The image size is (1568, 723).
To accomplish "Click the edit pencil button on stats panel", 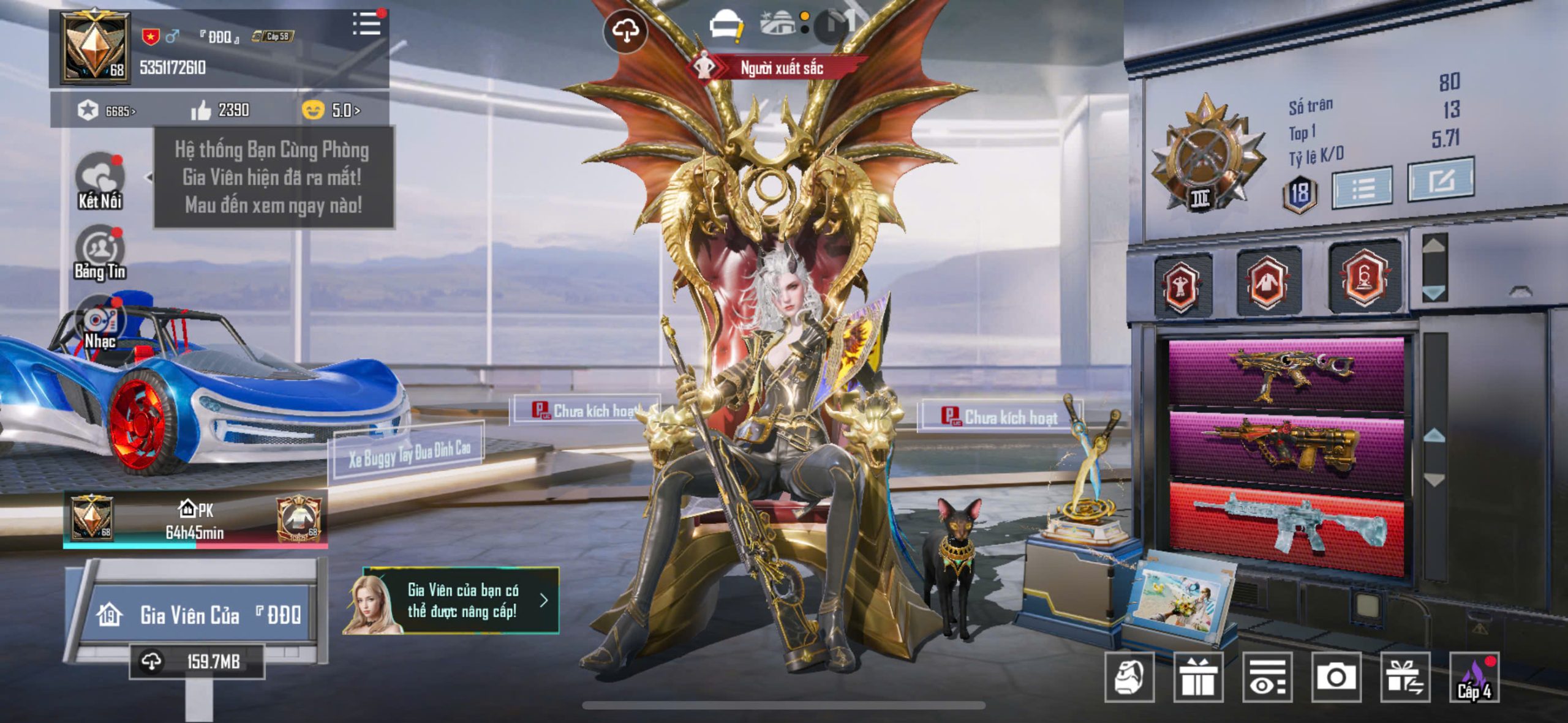I will [1440, 181].
